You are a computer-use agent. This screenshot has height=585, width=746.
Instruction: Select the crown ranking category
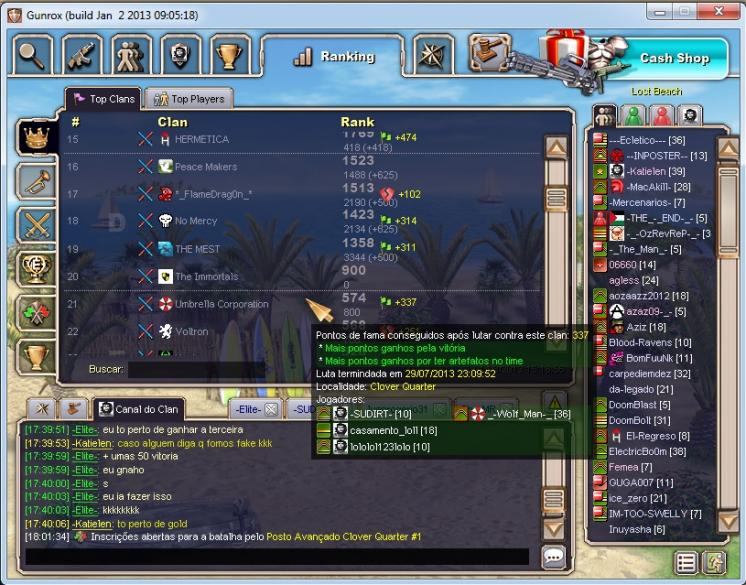pyautogui.click(x=37, y=138)
